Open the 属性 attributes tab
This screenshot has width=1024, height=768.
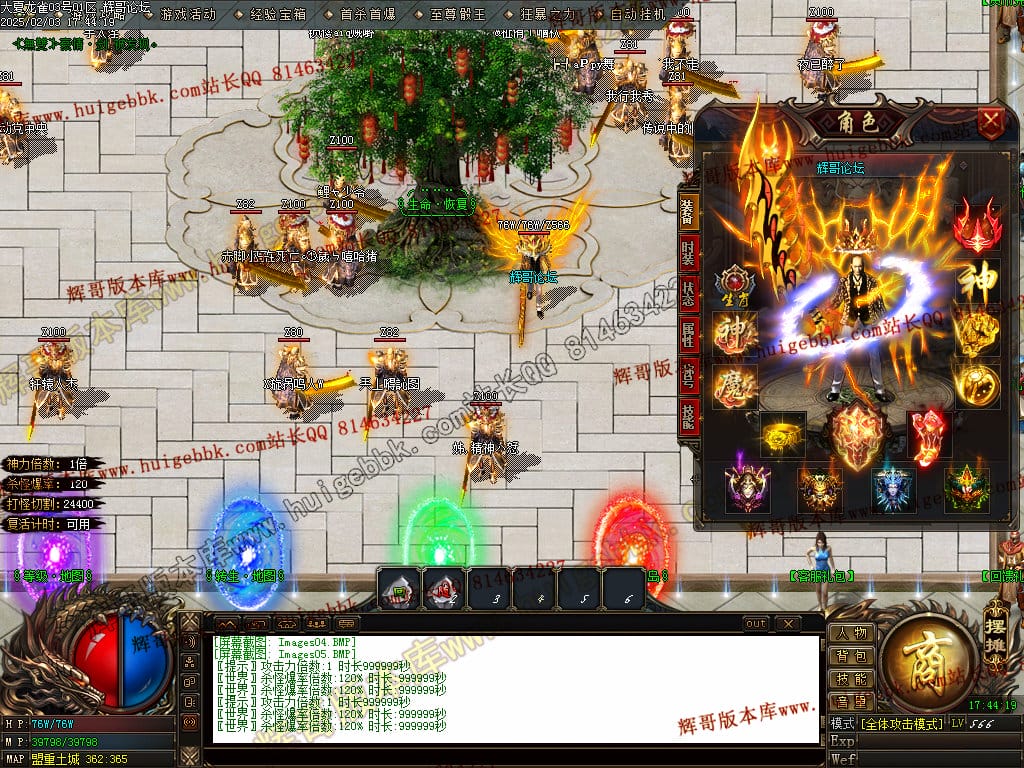(688, 336)
